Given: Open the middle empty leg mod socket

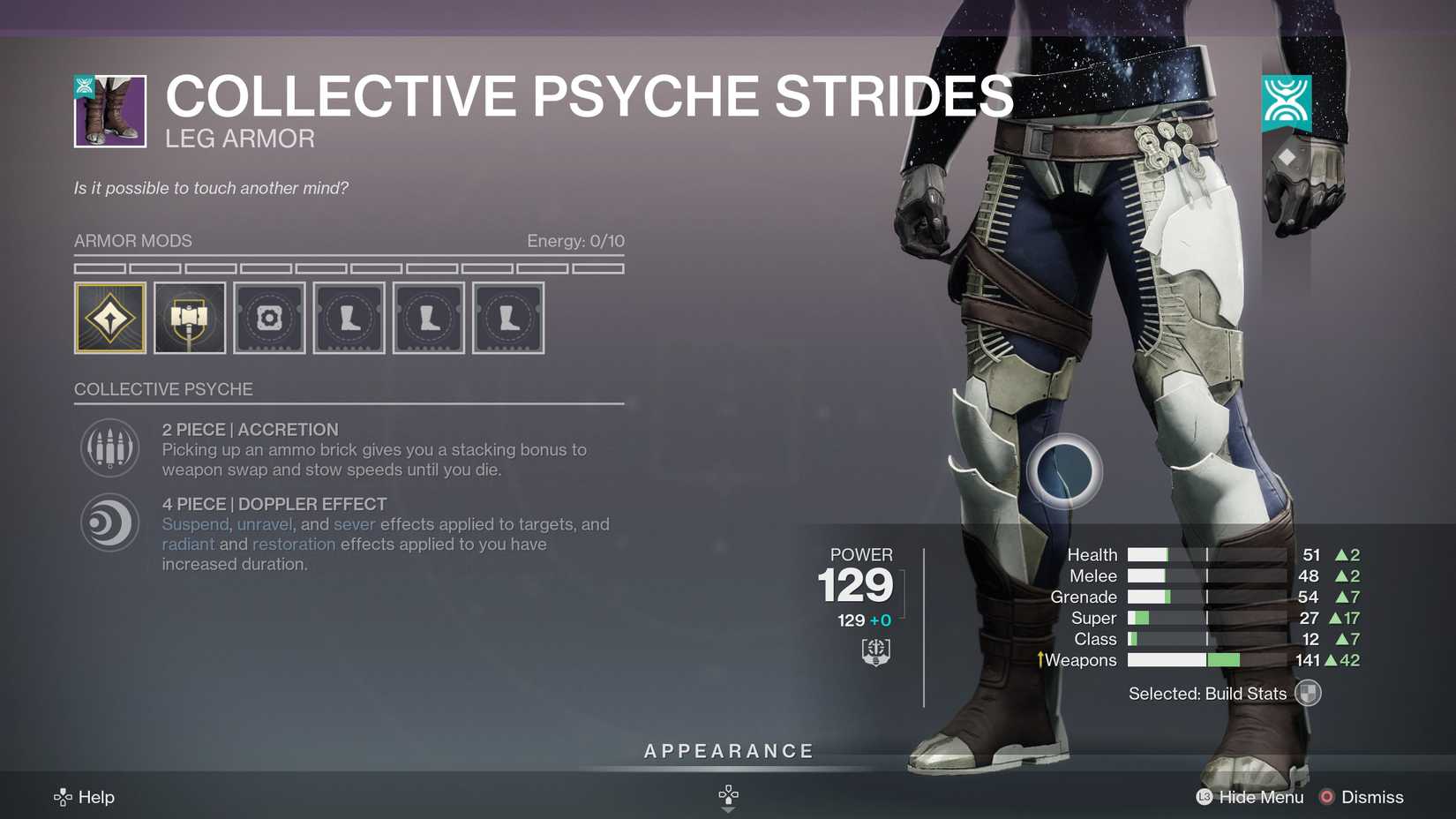Looking at the screenshot, I should point(428,318).
